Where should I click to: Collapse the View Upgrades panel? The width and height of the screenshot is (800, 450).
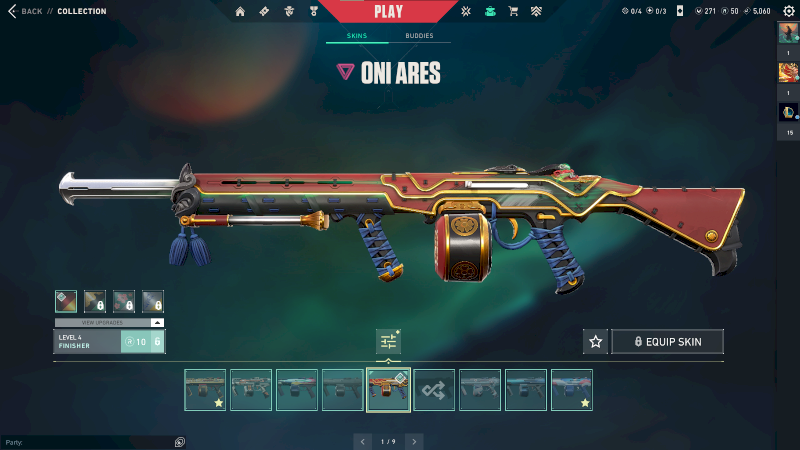[157, 323]
